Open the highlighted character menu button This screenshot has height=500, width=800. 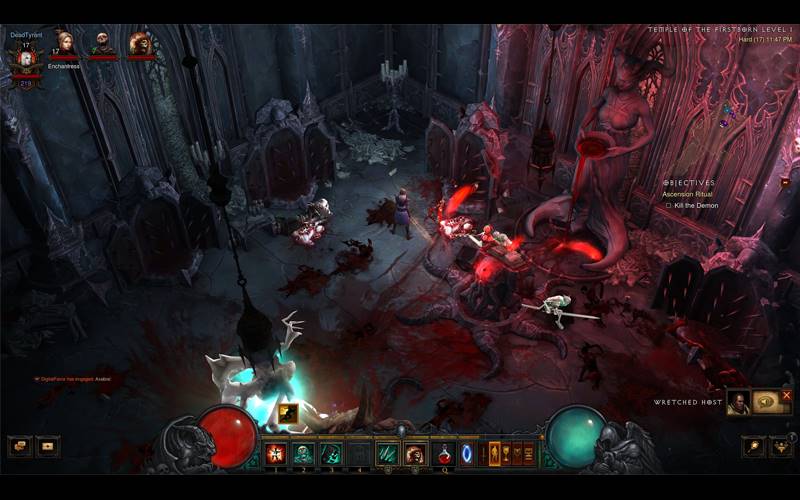494,453
